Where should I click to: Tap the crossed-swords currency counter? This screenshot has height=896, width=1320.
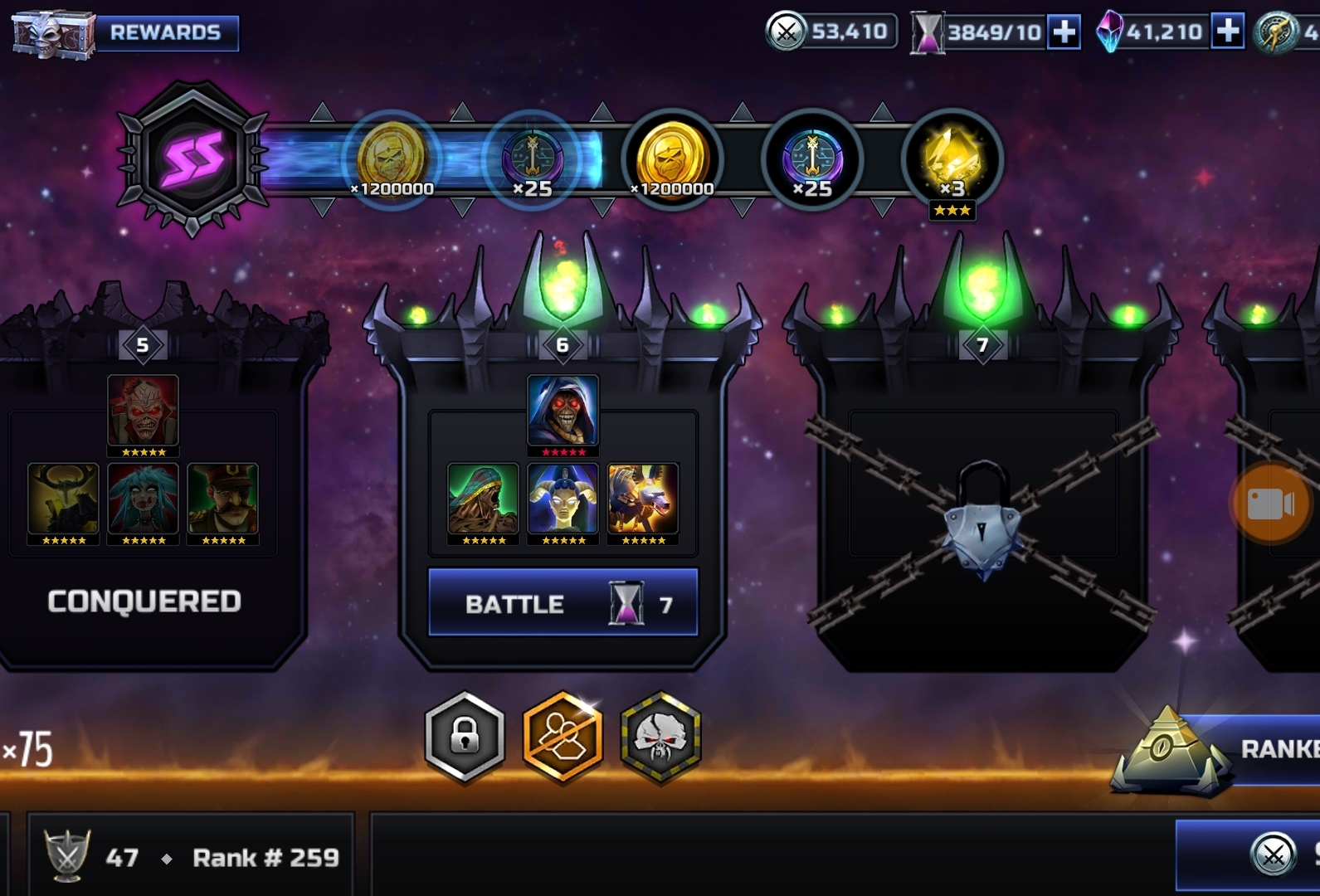(830, 32)
